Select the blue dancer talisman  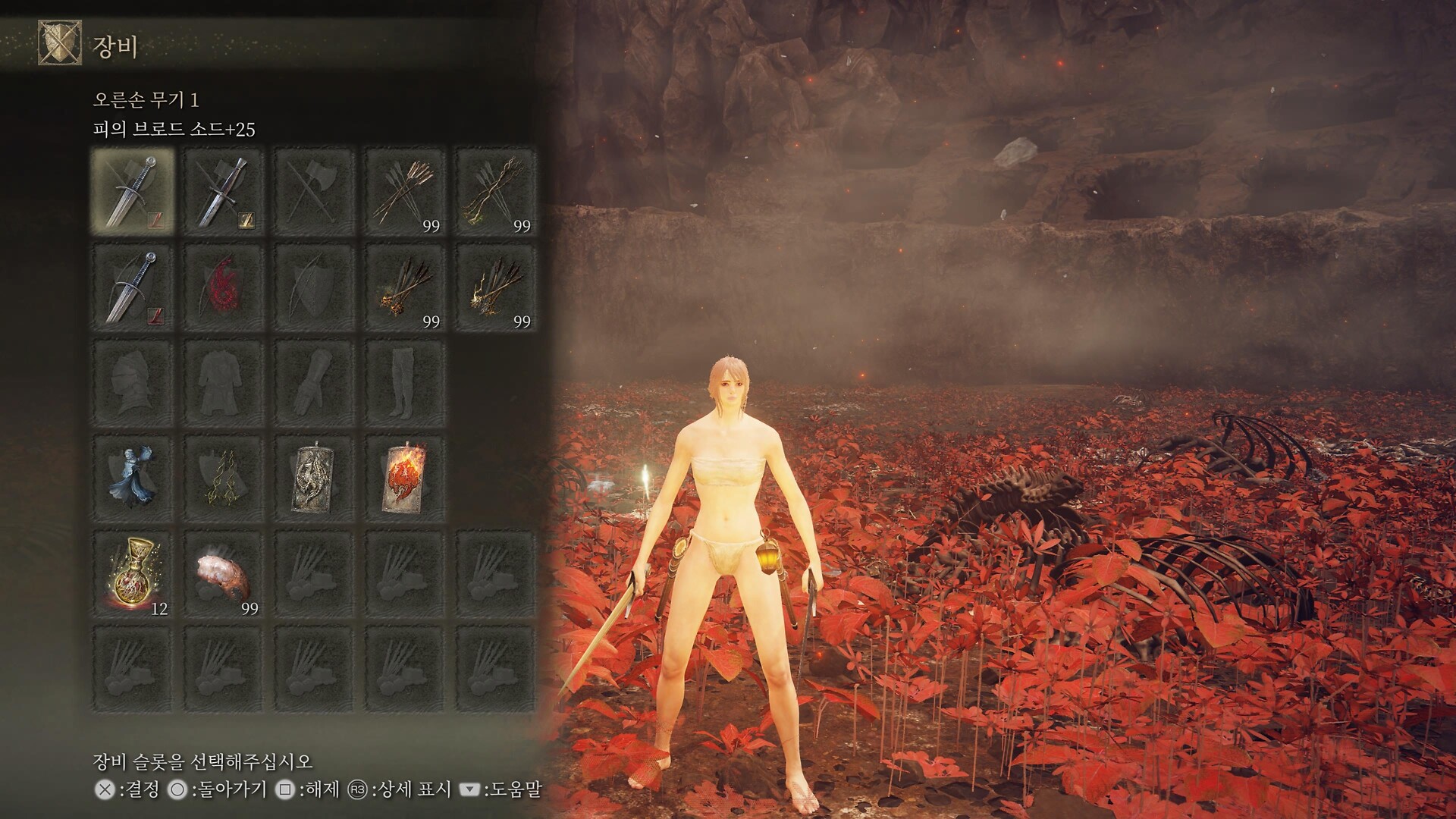pyautogui.click(x=133, y=479)
